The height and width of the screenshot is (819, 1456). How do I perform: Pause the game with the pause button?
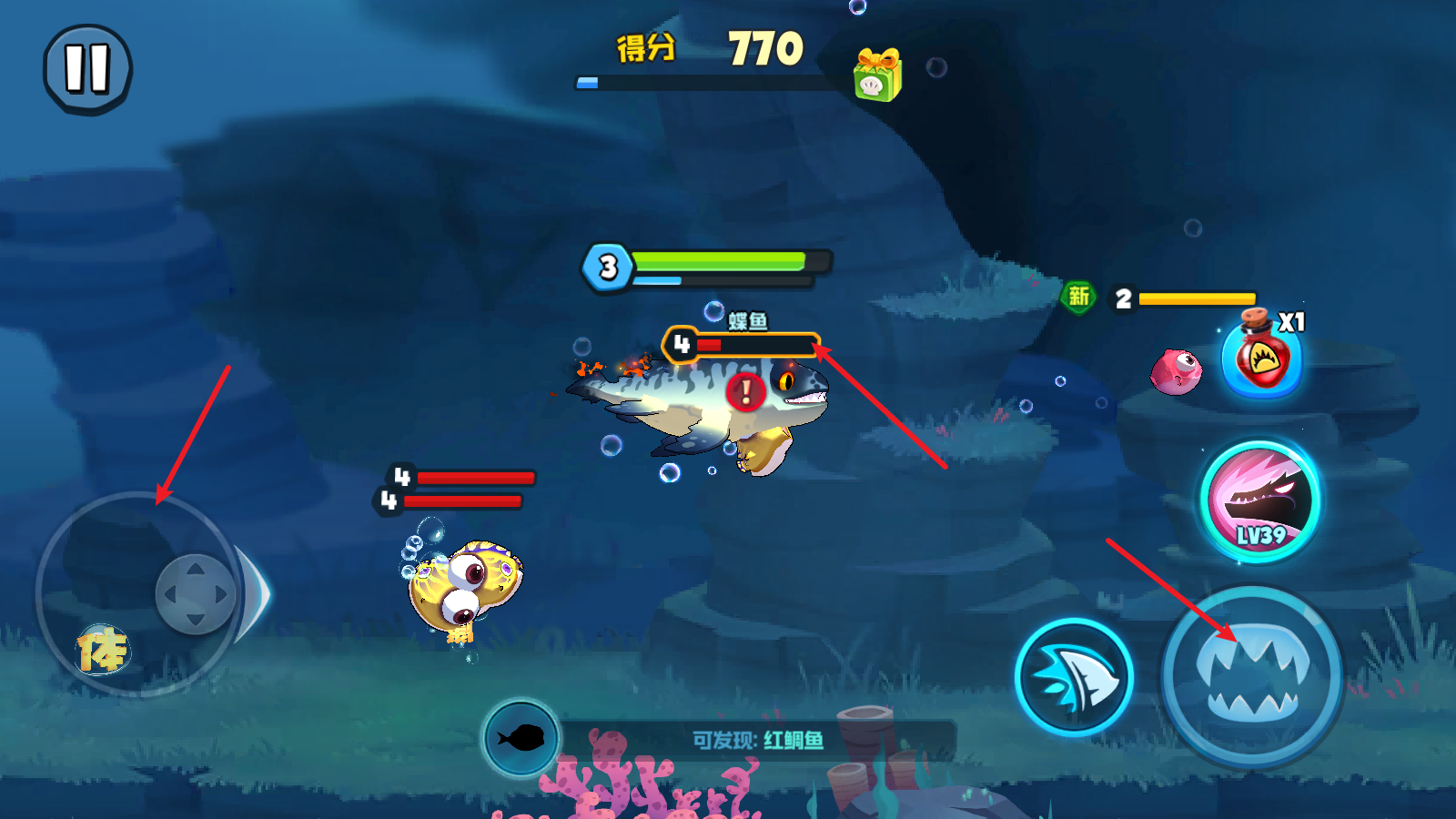(87, 69)
